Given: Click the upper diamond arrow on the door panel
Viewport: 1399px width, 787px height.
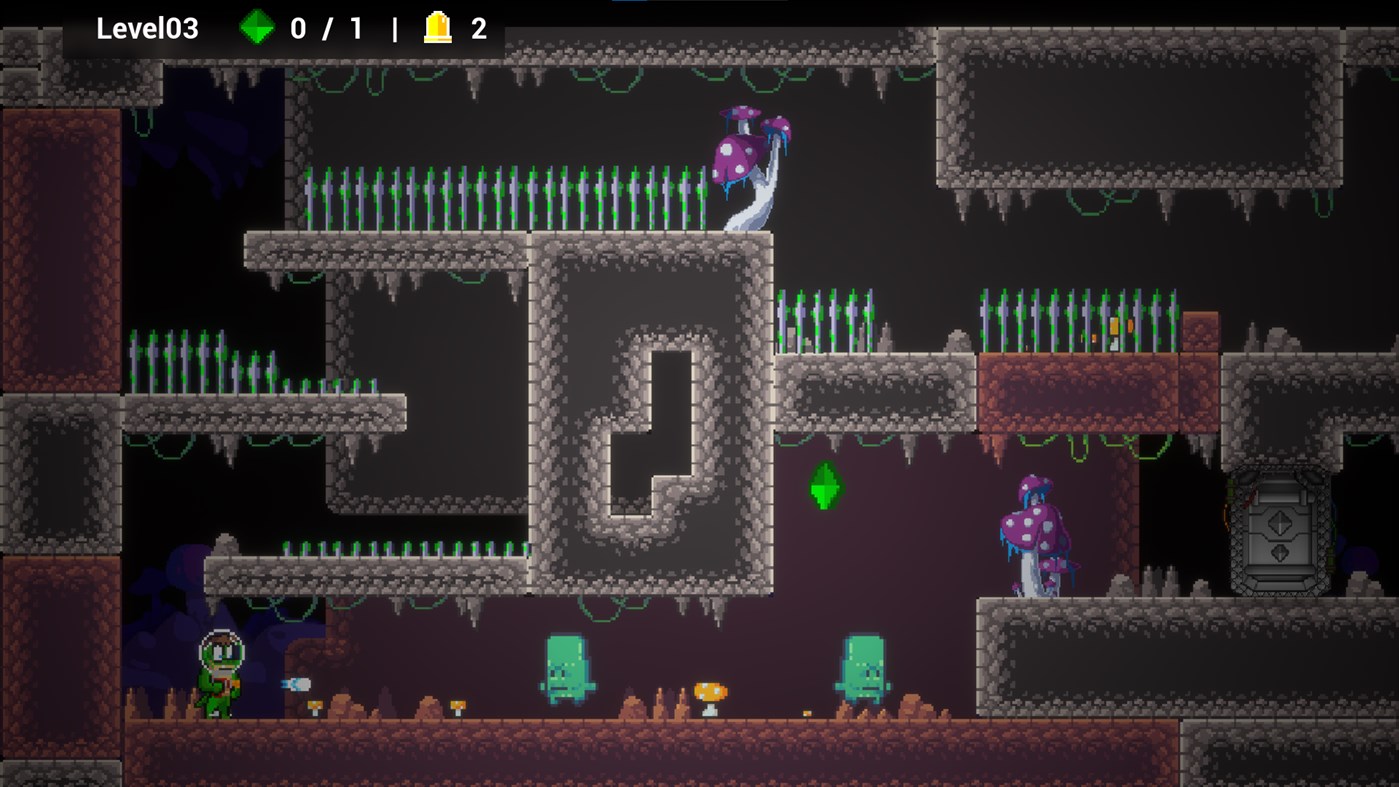Looking at the screenshot, I should click(x=1279, y=523).
